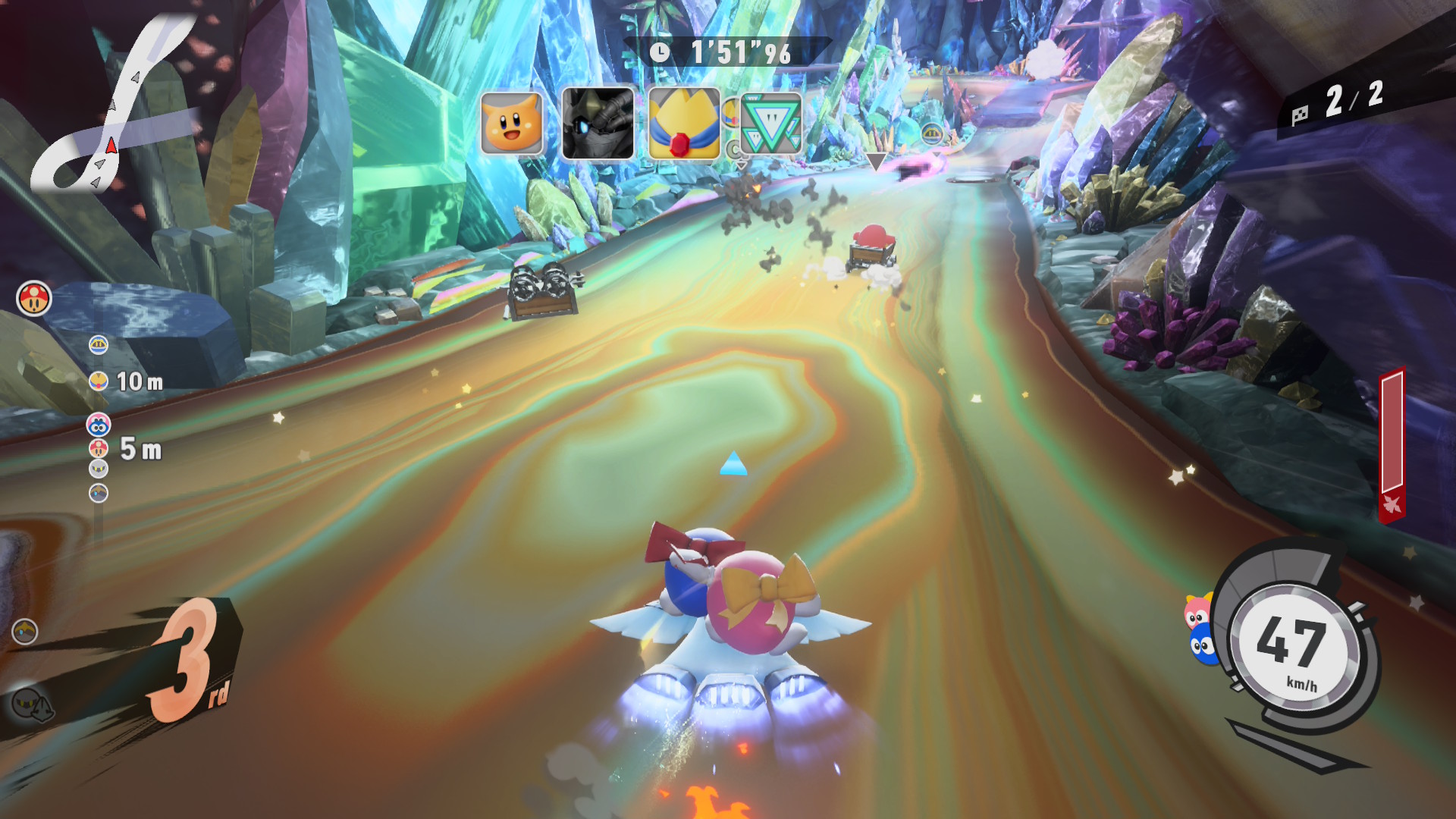
Task: Pick the green triangle emblem icon
Action: [770, 124]
